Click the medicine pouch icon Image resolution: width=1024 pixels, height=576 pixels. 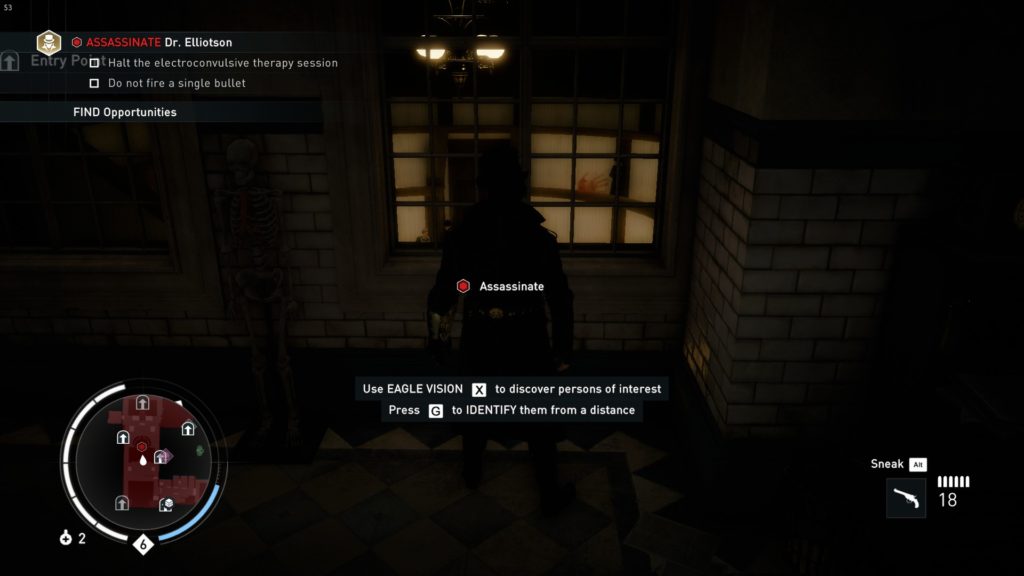pos(66,538)
